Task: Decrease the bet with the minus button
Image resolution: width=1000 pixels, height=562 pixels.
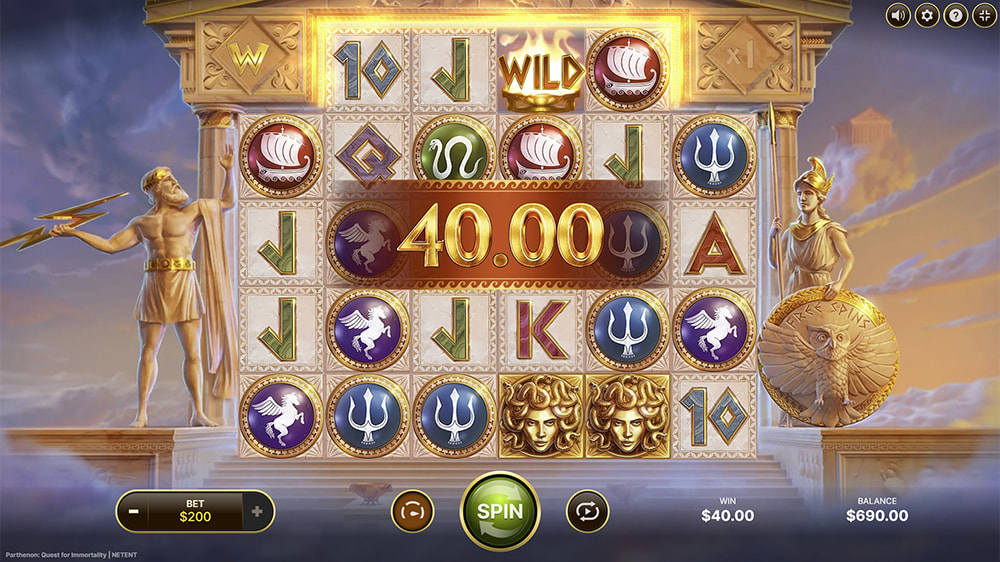Action: 134,512
